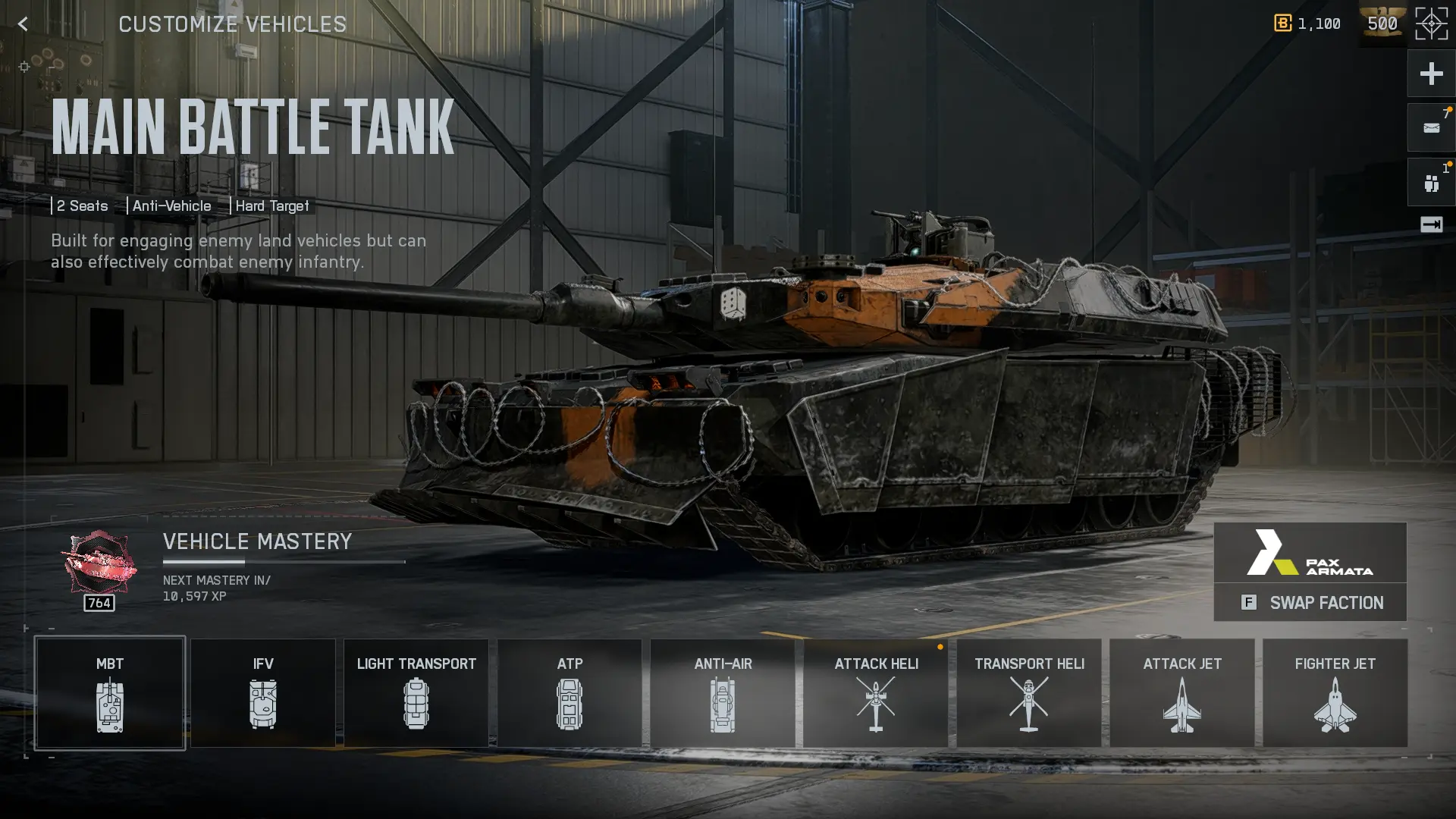1456x819 pixels.
Task: Select the Anti-Air vehicle tile
Action: (x=723, y=693)
